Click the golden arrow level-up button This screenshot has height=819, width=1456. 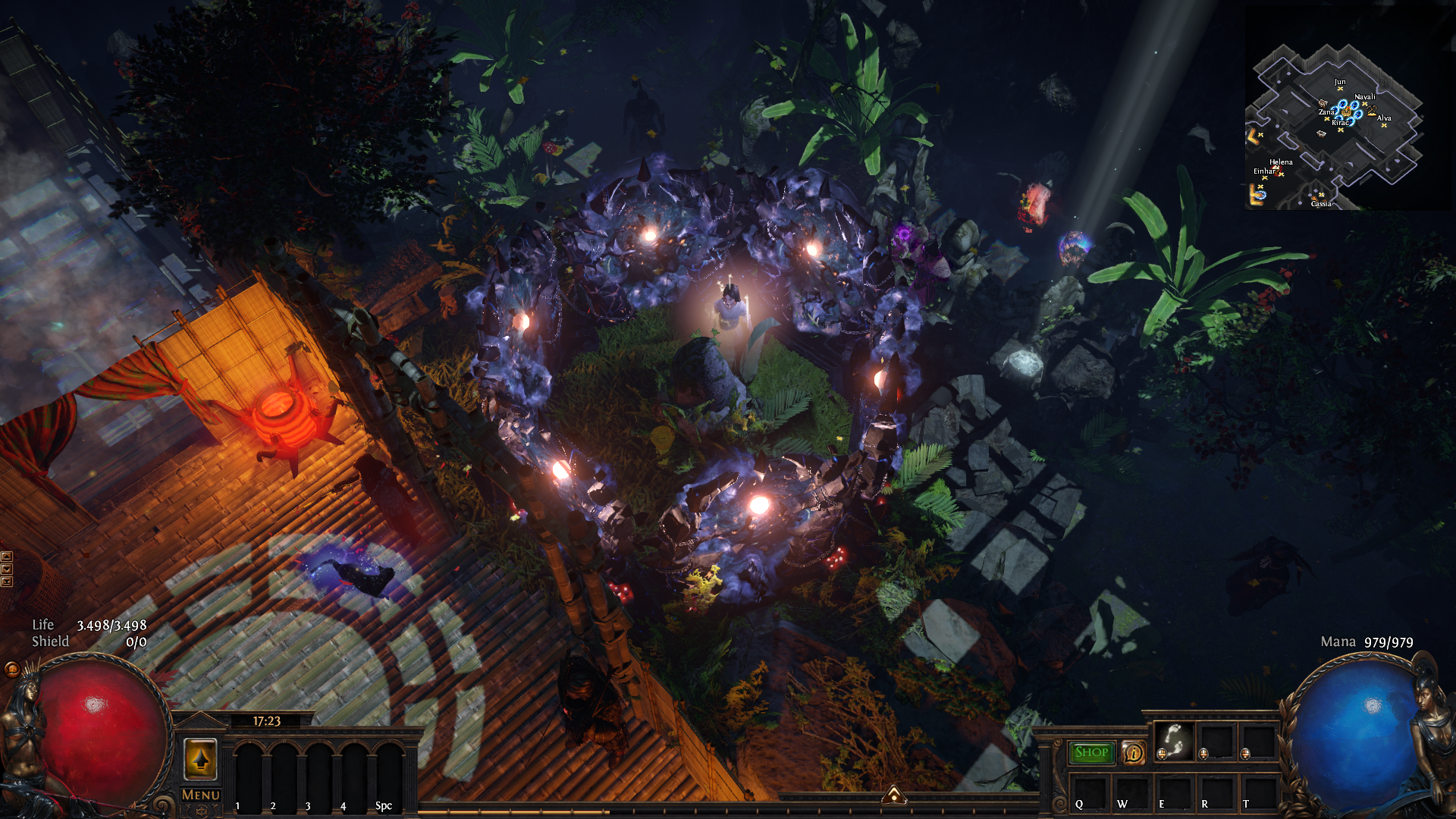point(200,758)
